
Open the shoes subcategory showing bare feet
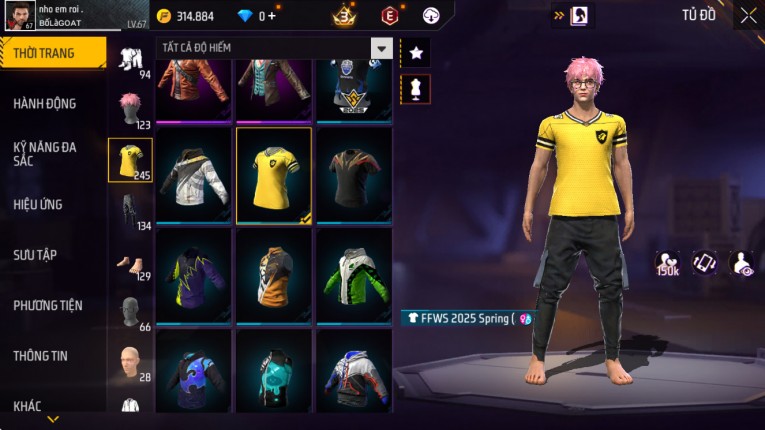coord(130,262)
